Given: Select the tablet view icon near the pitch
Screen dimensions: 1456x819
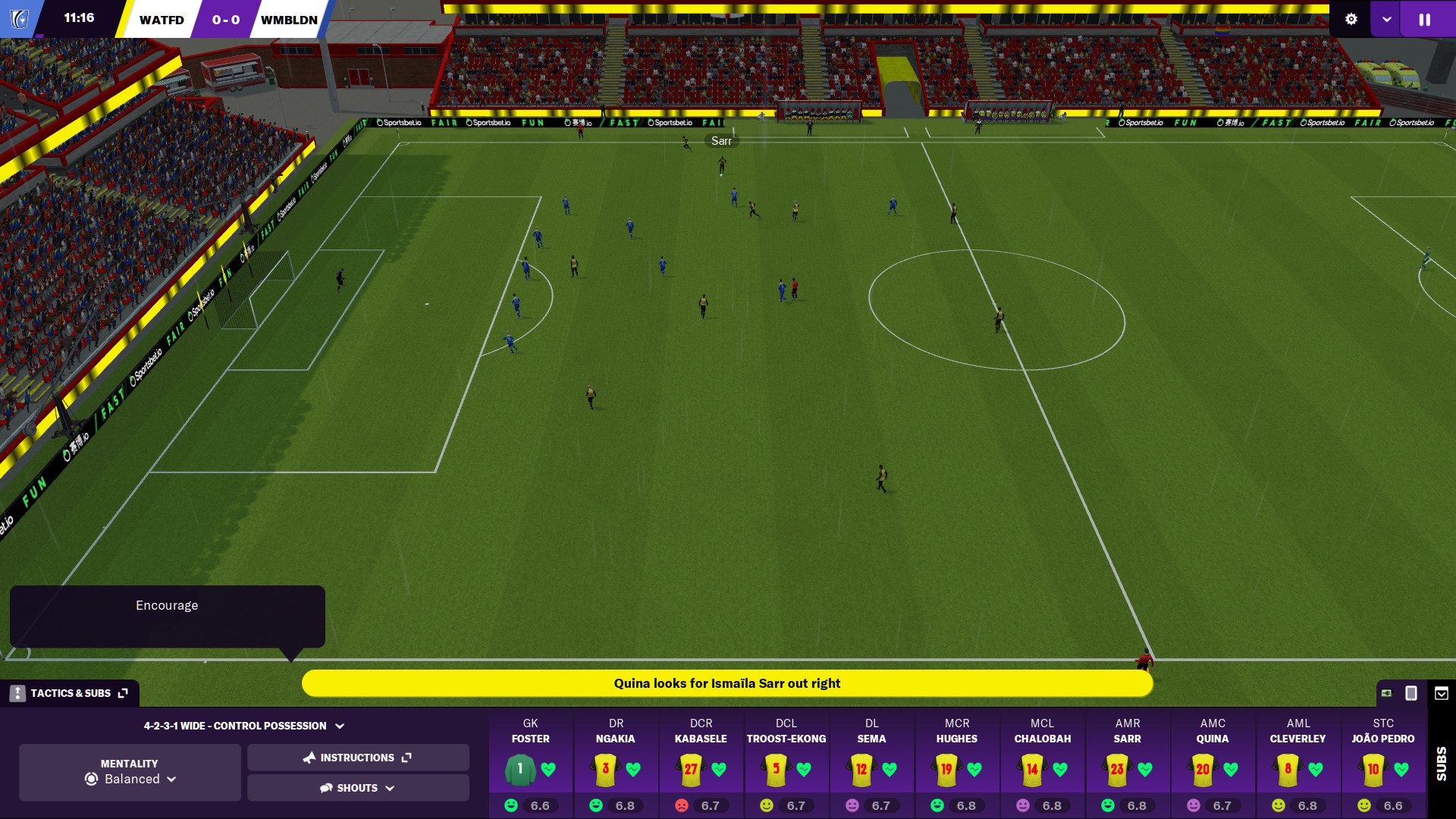Looking at the screenshot, I should (1411, 692).
